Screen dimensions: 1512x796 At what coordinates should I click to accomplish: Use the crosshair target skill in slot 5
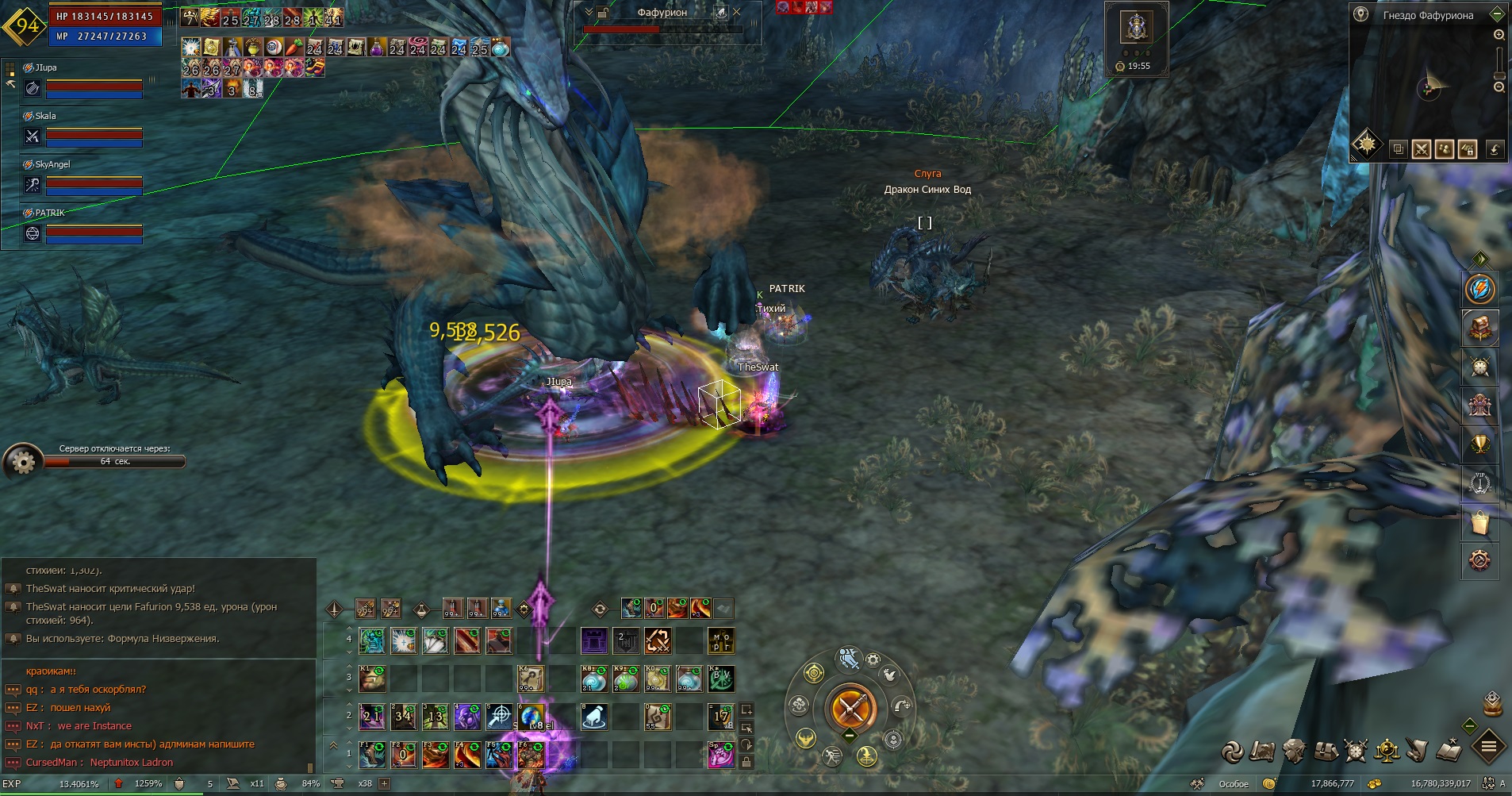click(x=499, y=717)
